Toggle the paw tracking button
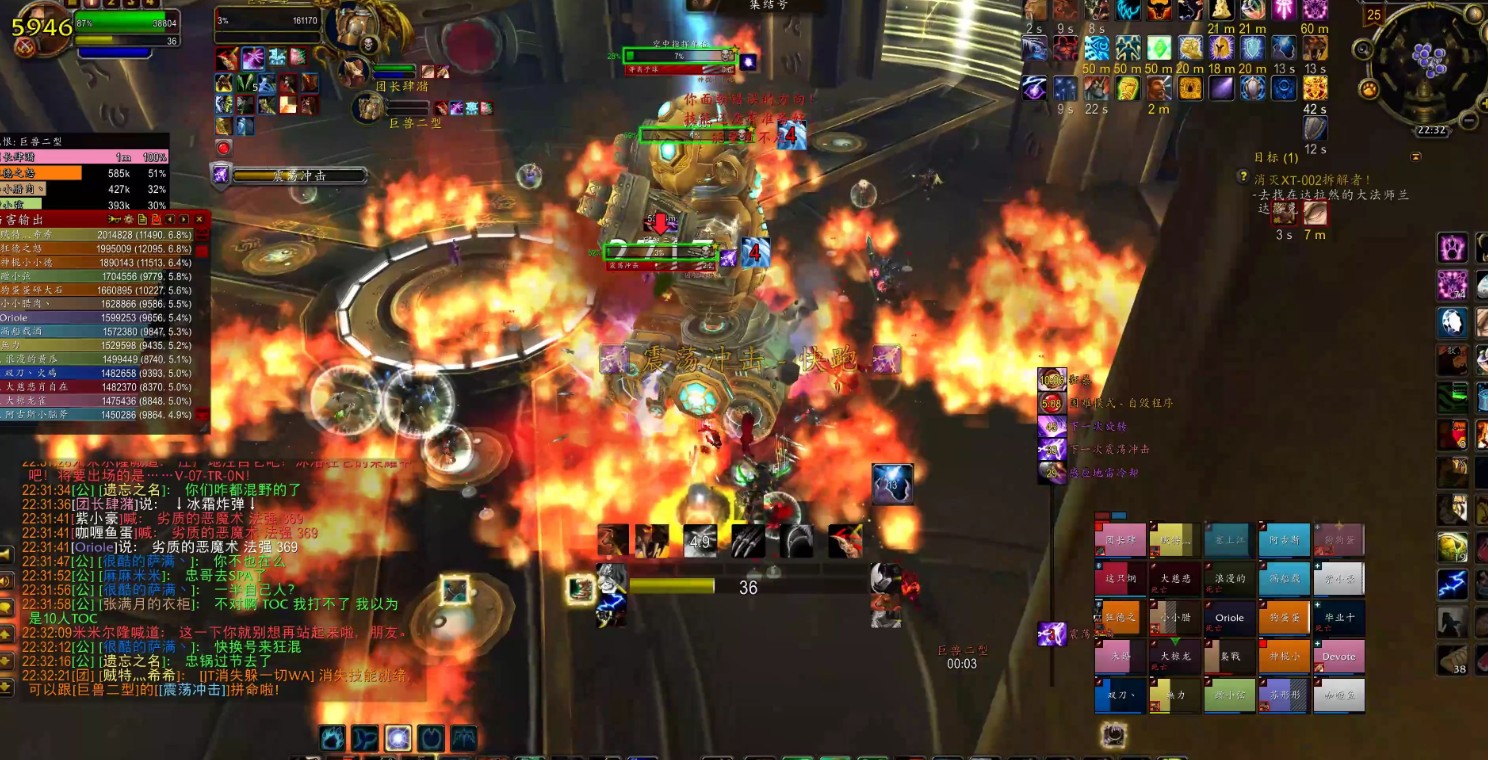The width and height of the screenshot is (1488, 760). point(1369,89)
